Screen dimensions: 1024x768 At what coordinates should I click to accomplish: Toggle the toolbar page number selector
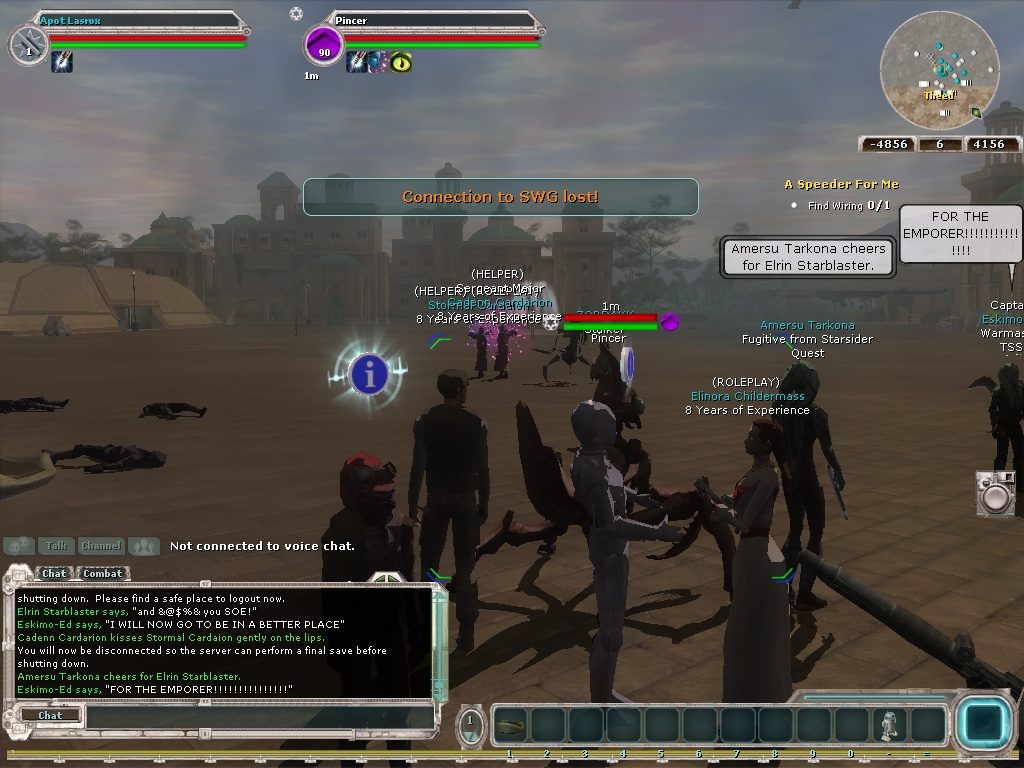click(472, 724)
